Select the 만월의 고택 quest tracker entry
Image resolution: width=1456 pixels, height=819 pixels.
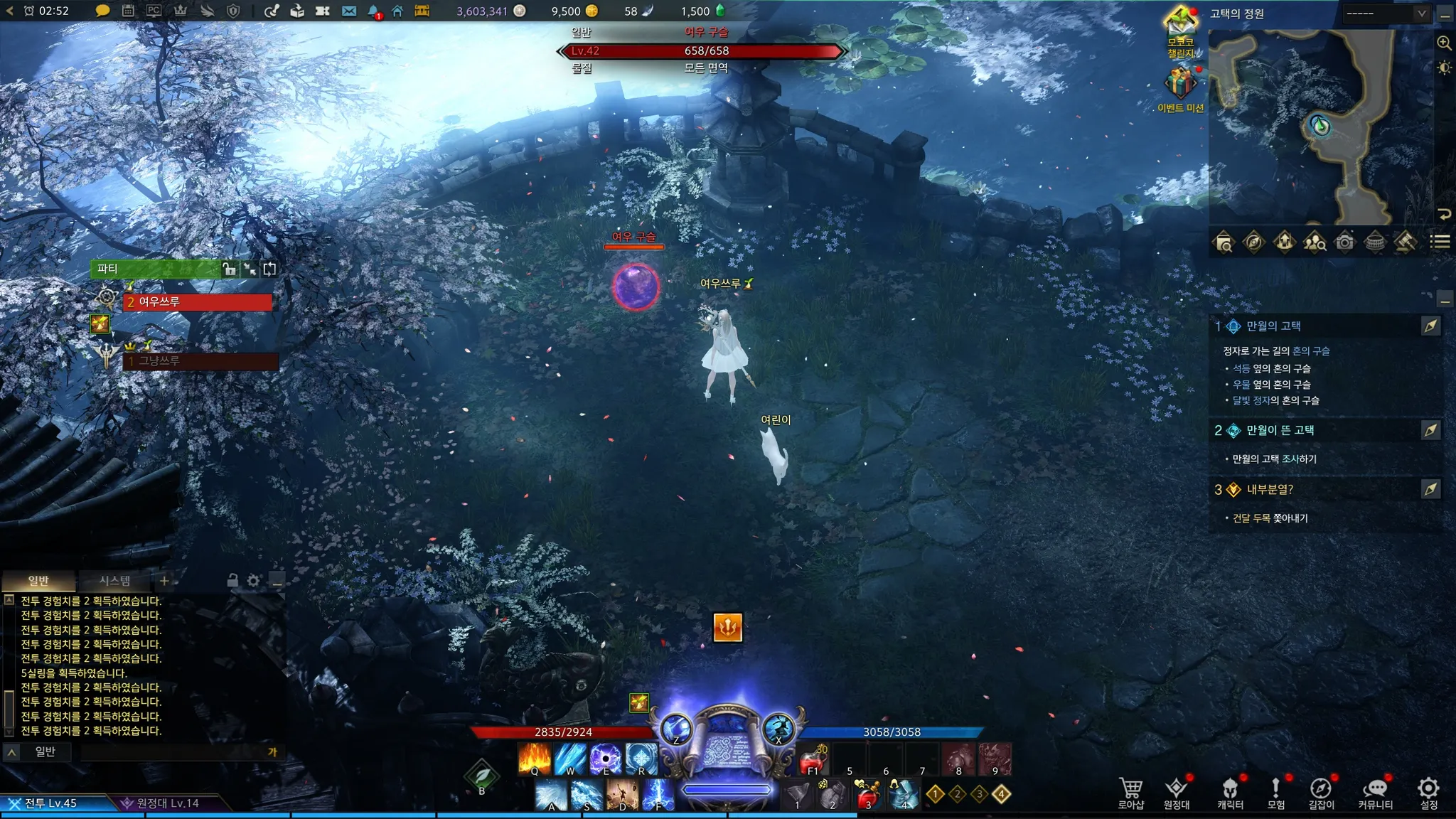coord(1273,326)
